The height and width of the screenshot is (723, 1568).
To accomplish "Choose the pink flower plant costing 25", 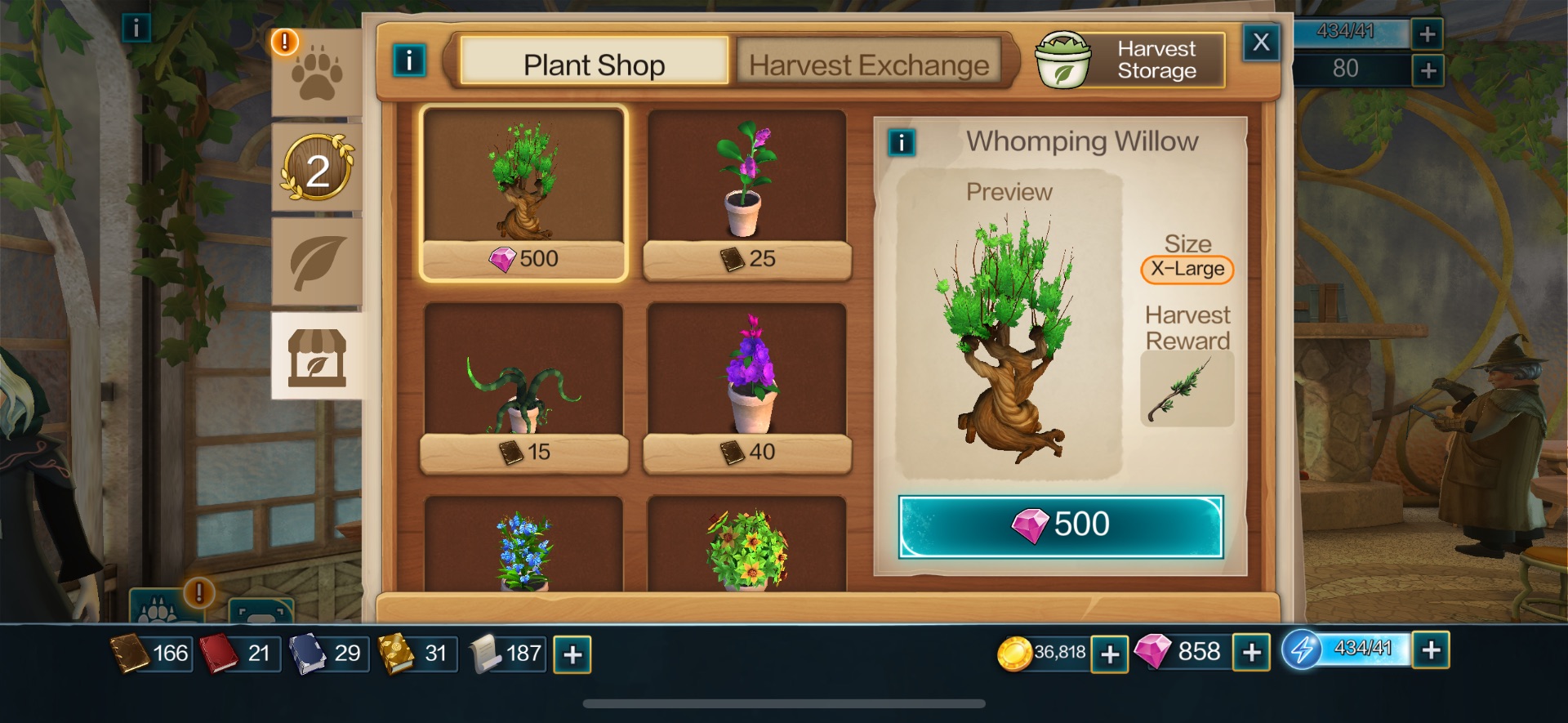I will [x=746, y=193].
